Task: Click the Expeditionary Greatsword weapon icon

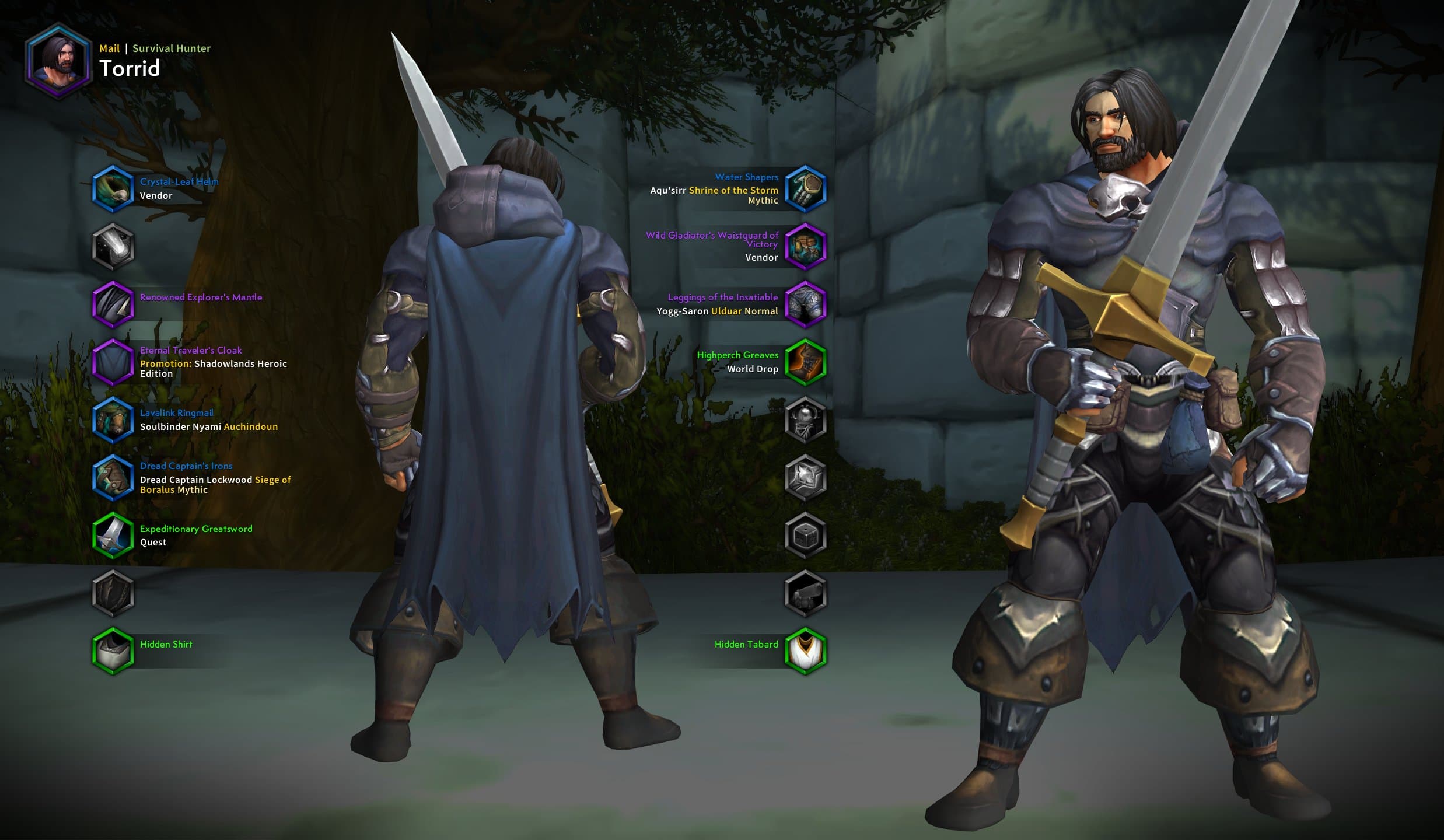Action: pyautogui.click(x=114, y=536)
